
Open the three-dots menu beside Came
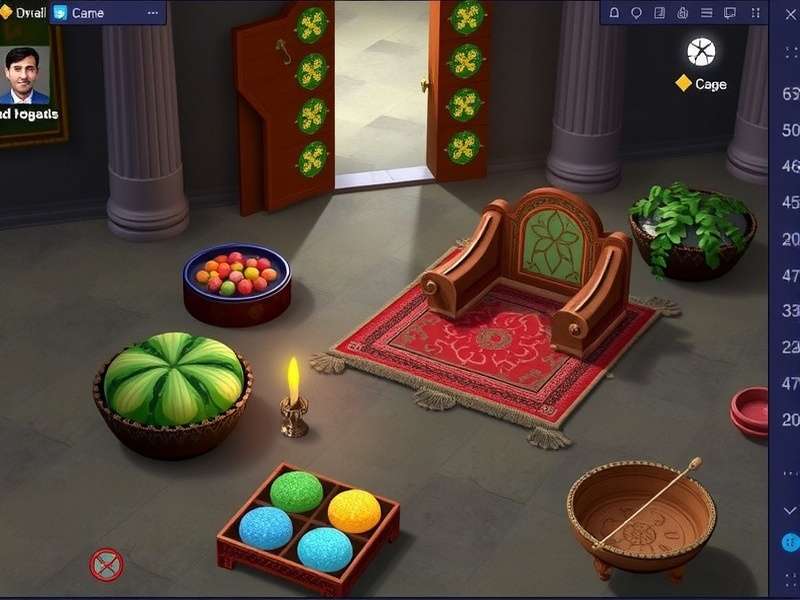[153, 13]
